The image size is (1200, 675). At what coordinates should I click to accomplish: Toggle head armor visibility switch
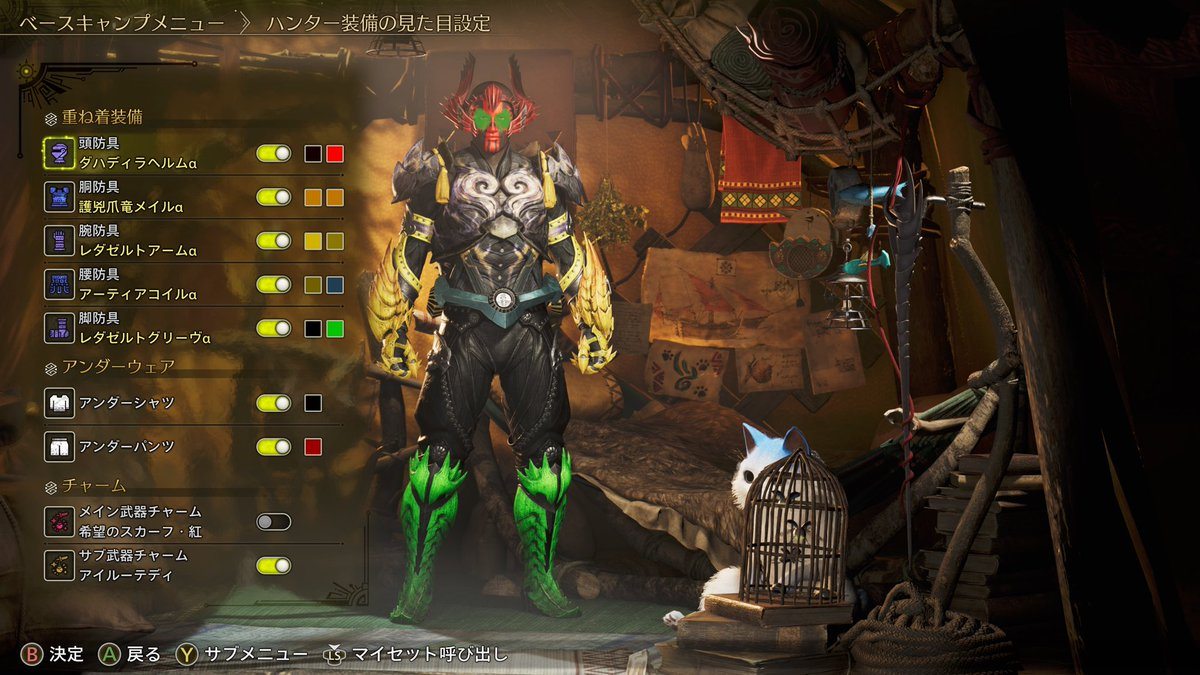273,153
